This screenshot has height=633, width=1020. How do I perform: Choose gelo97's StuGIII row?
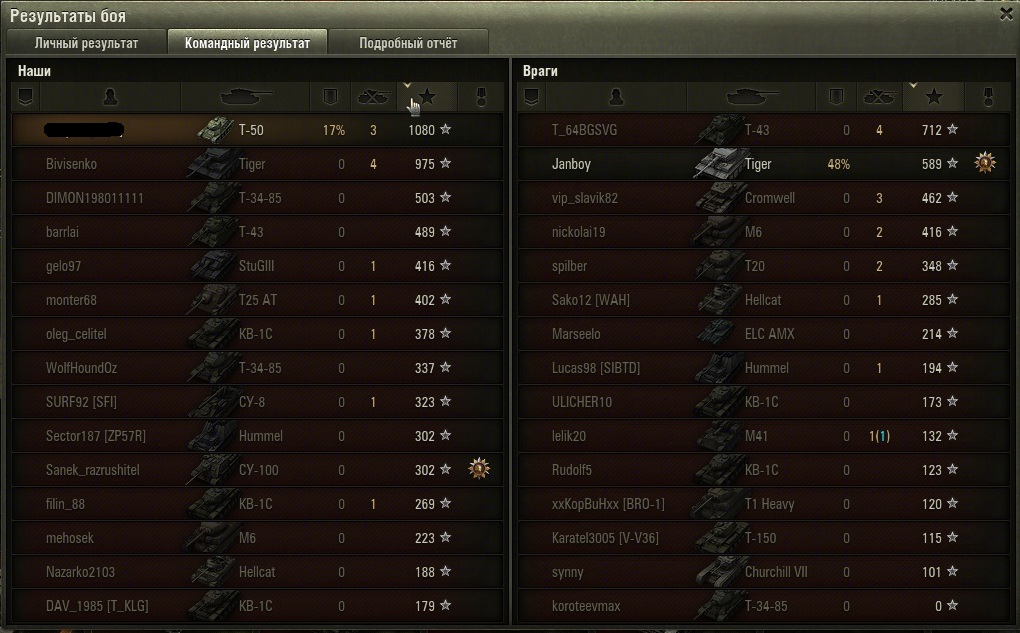(x=250, y=266)
